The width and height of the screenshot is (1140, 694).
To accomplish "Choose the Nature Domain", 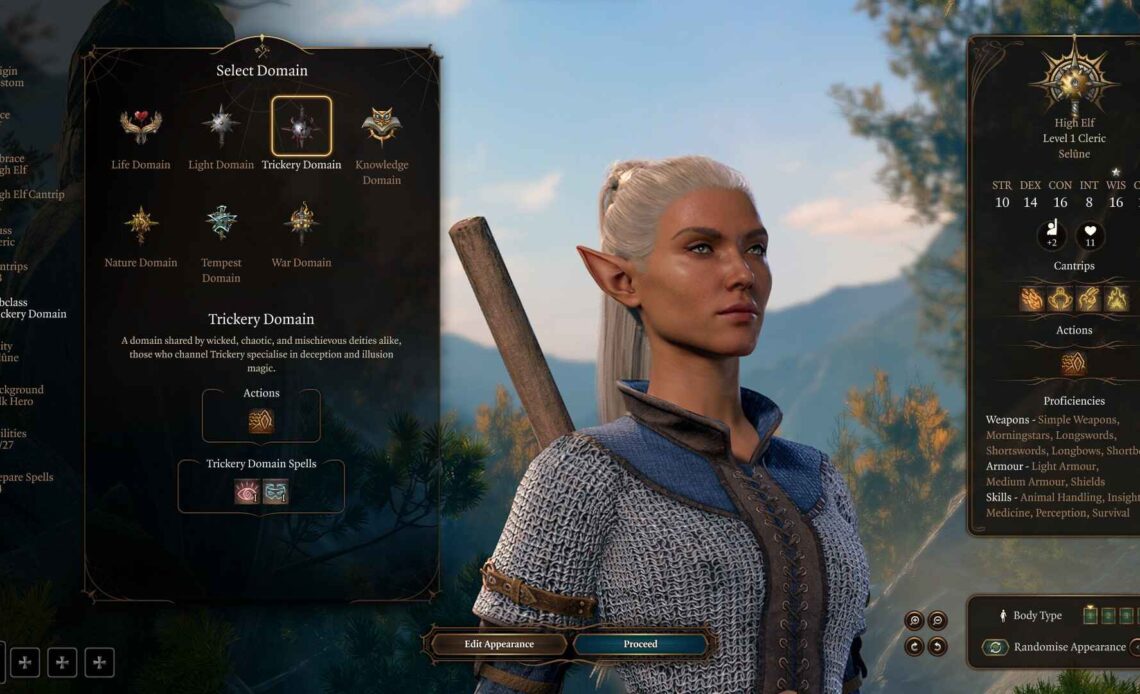I will pyautogui.click(x=140, y=225).
